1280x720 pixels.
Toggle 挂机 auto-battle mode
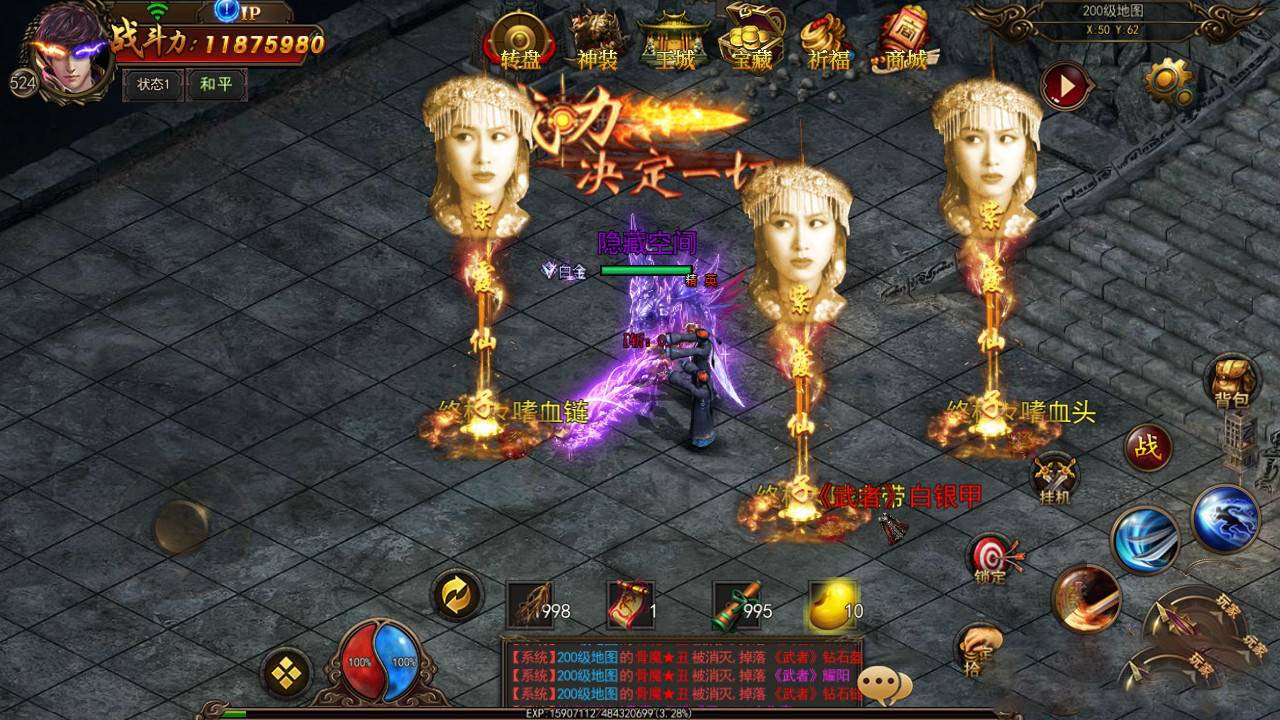pos(1054,478)
